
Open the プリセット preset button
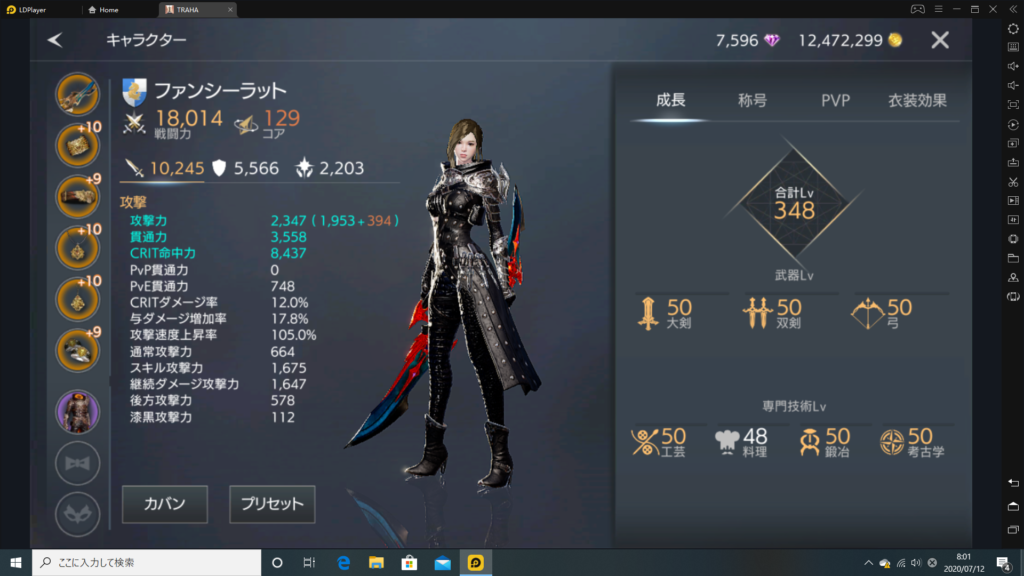pyautogui.click(x=272, y=504)
